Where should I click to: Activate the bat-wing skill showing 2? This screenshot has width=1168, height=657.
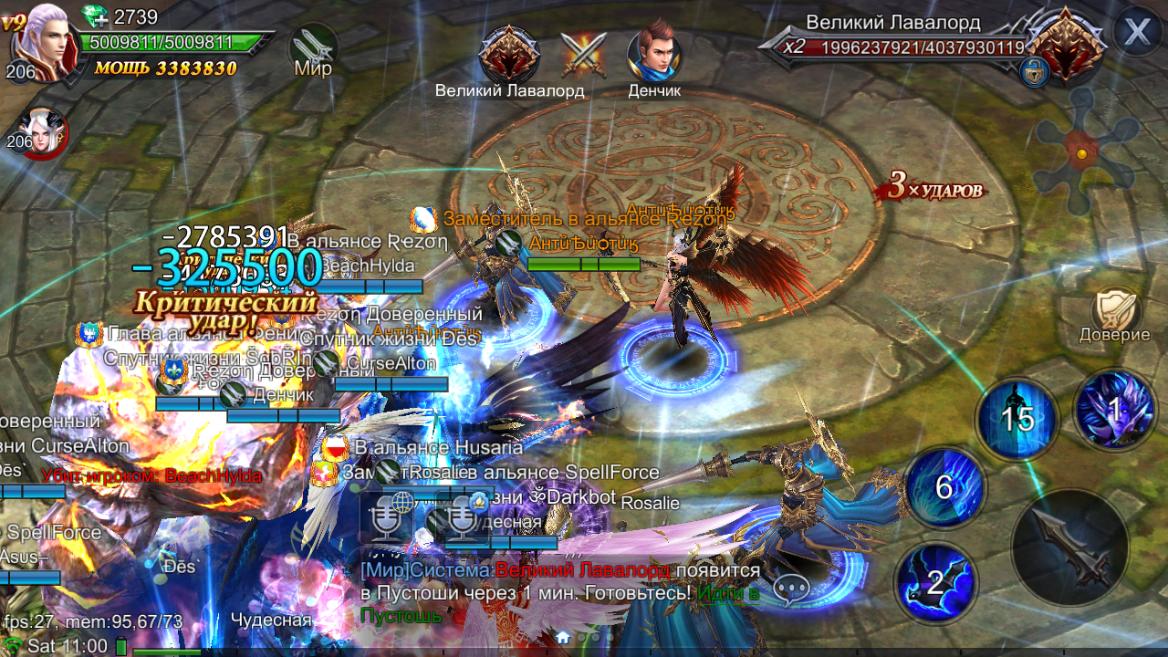(935, 582)
